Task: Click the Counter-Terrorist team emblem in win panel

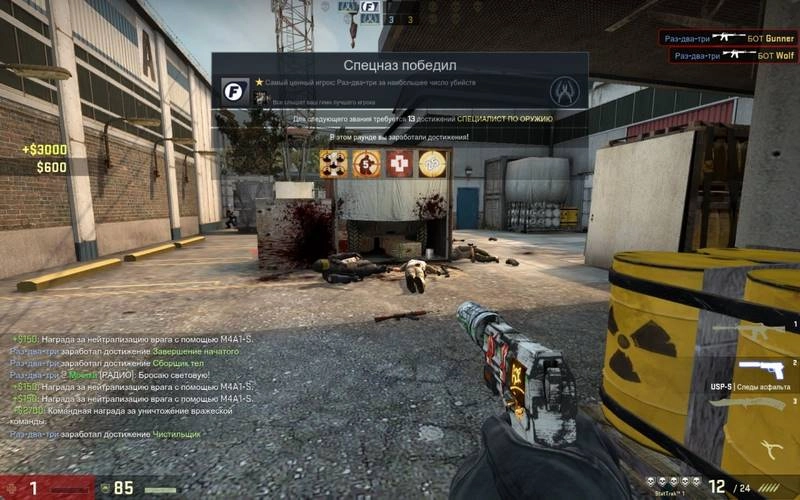Action: [565, 91]
